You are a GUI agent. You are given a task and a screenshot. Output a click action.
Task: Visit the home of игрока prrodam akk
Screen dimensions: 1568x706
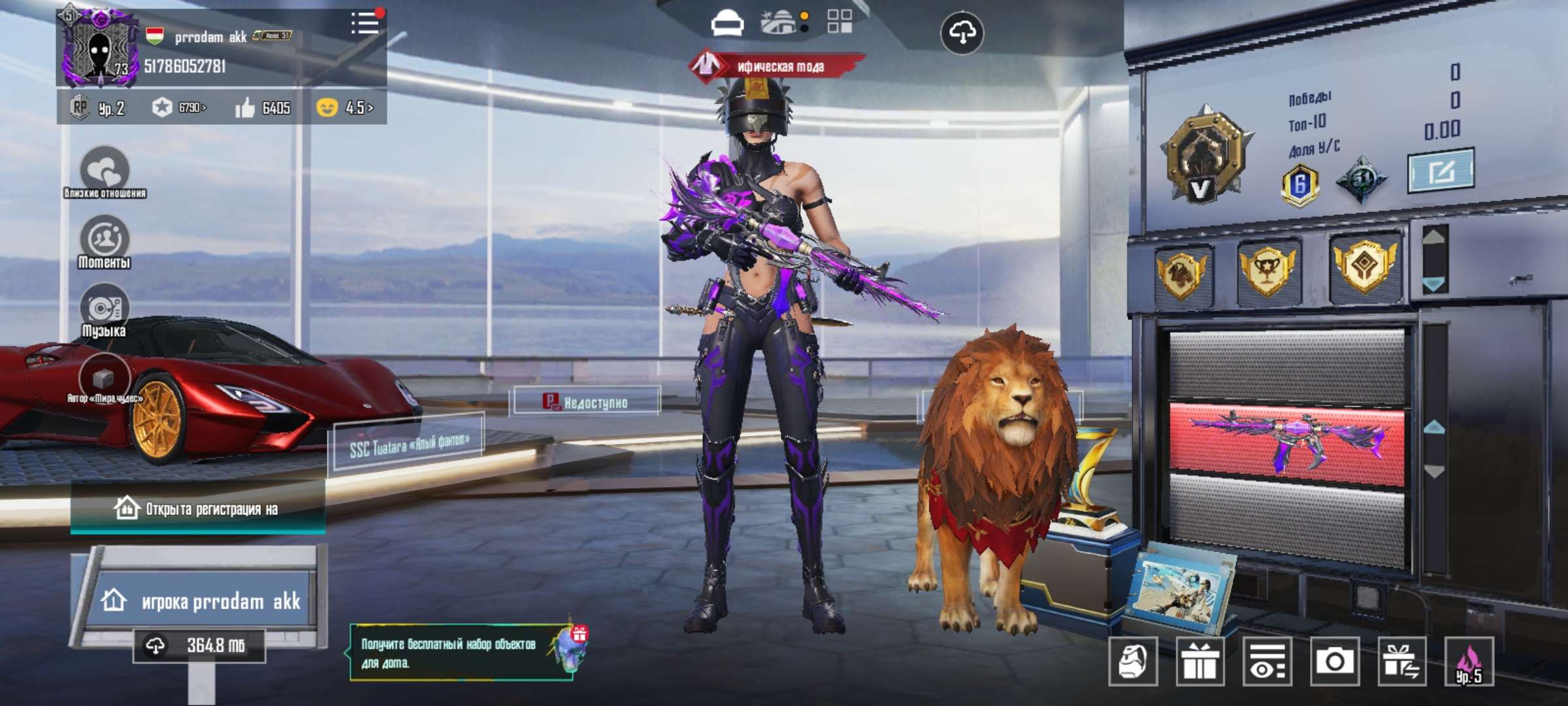point(201,600)
